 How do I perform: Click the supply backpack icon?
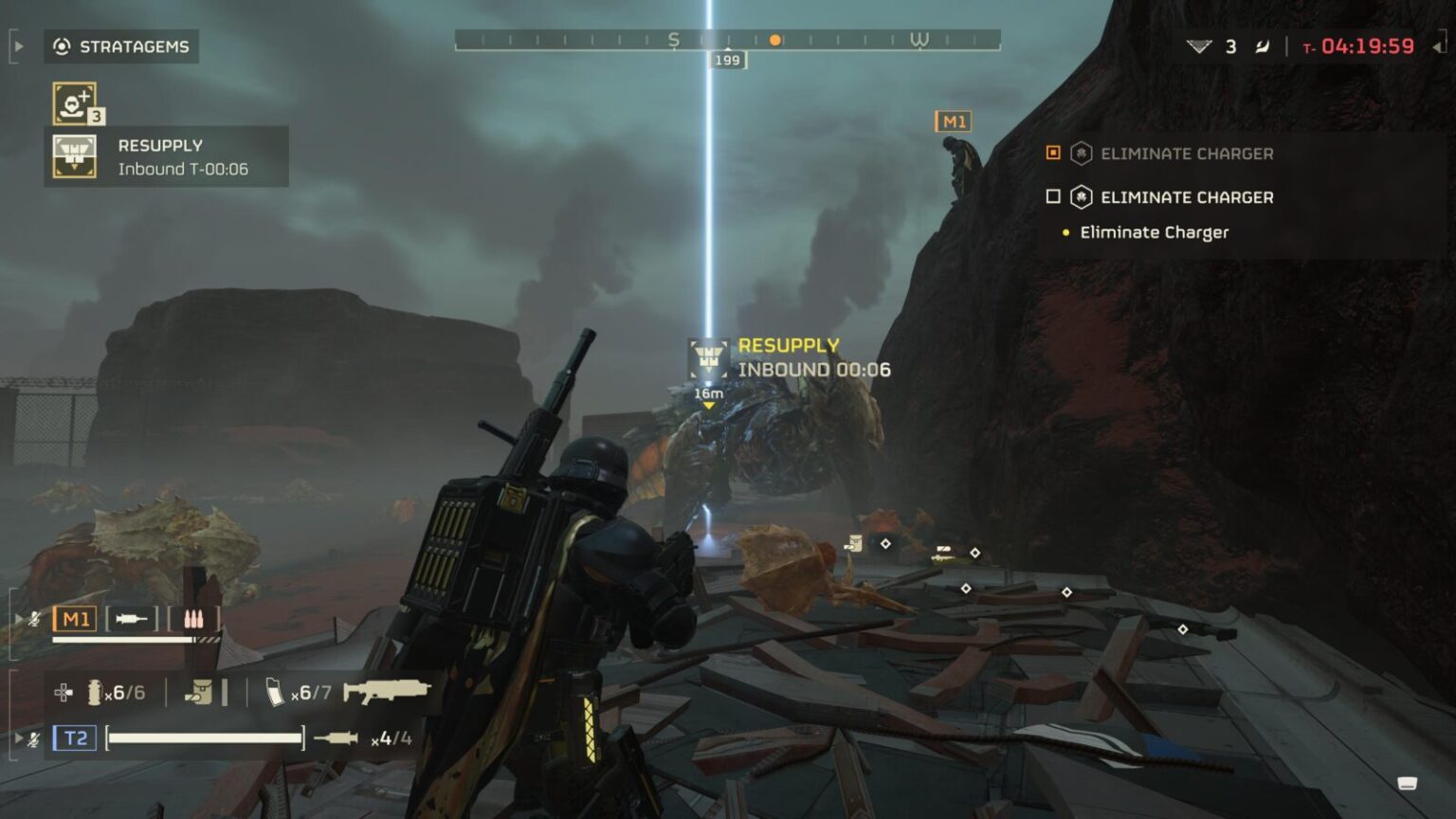[x=202, y=692]
